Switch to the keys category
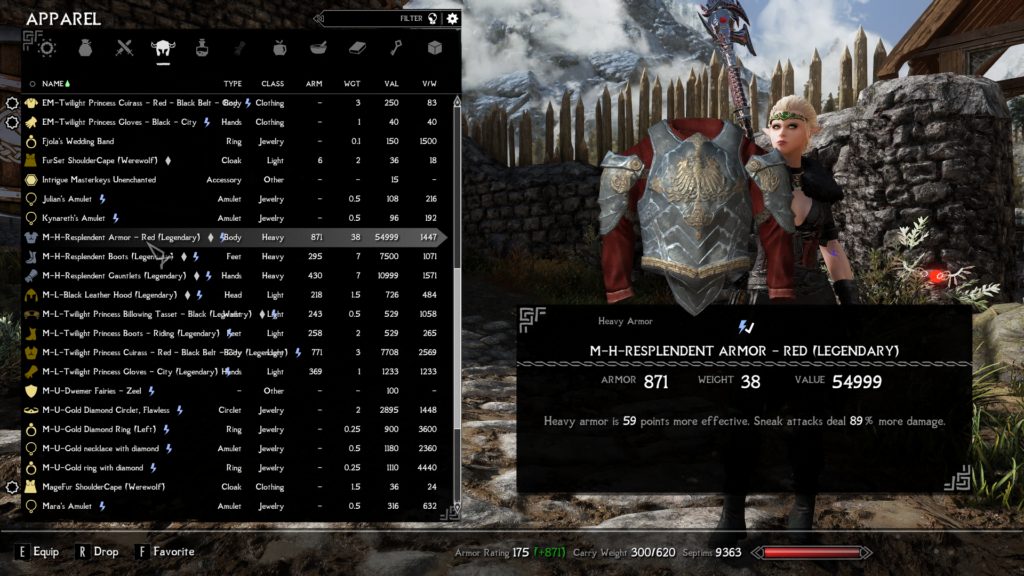 (x=396, y=47)
